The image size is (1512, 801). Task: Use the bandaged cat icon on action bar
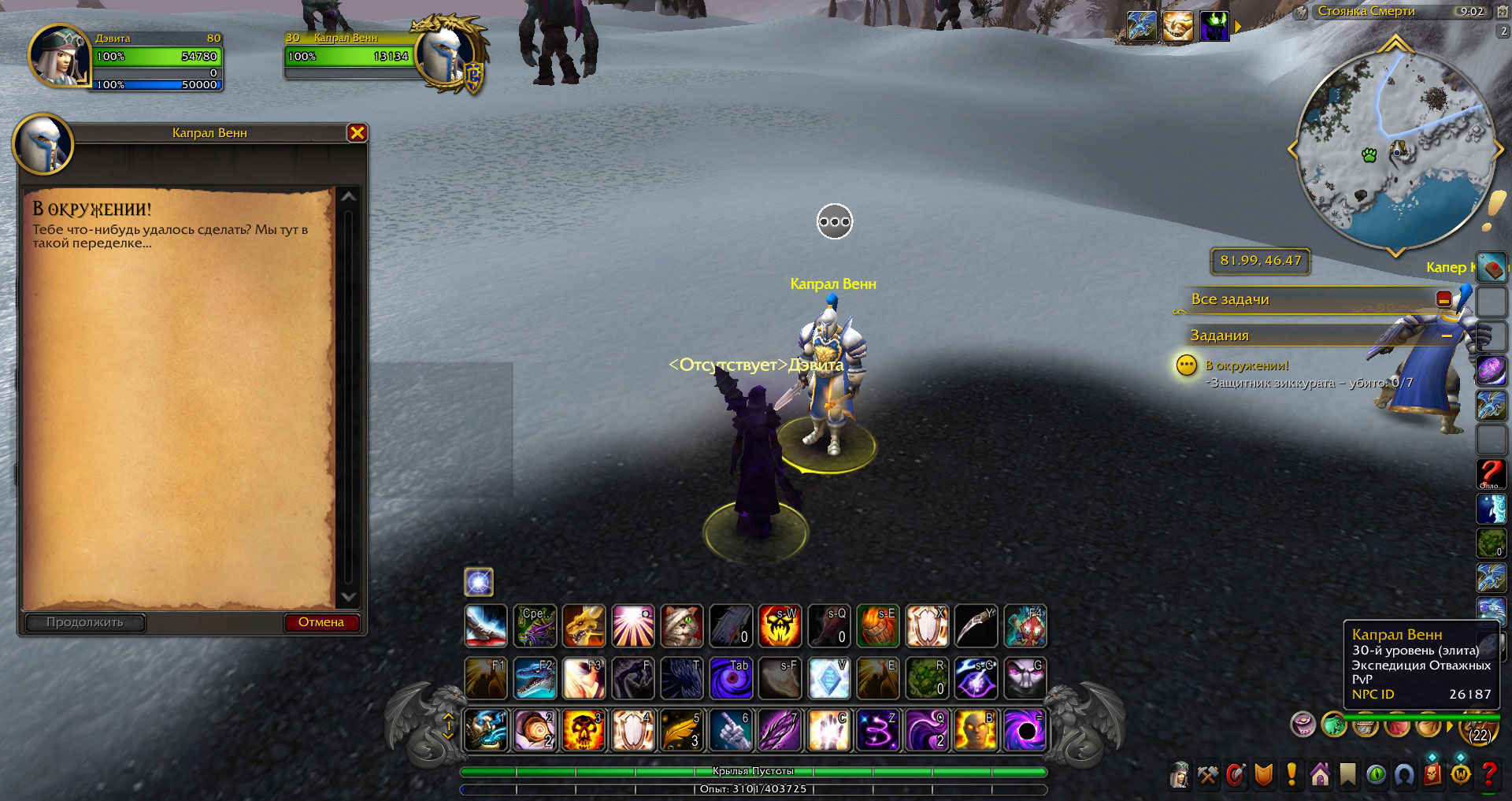tap(681, 626)
